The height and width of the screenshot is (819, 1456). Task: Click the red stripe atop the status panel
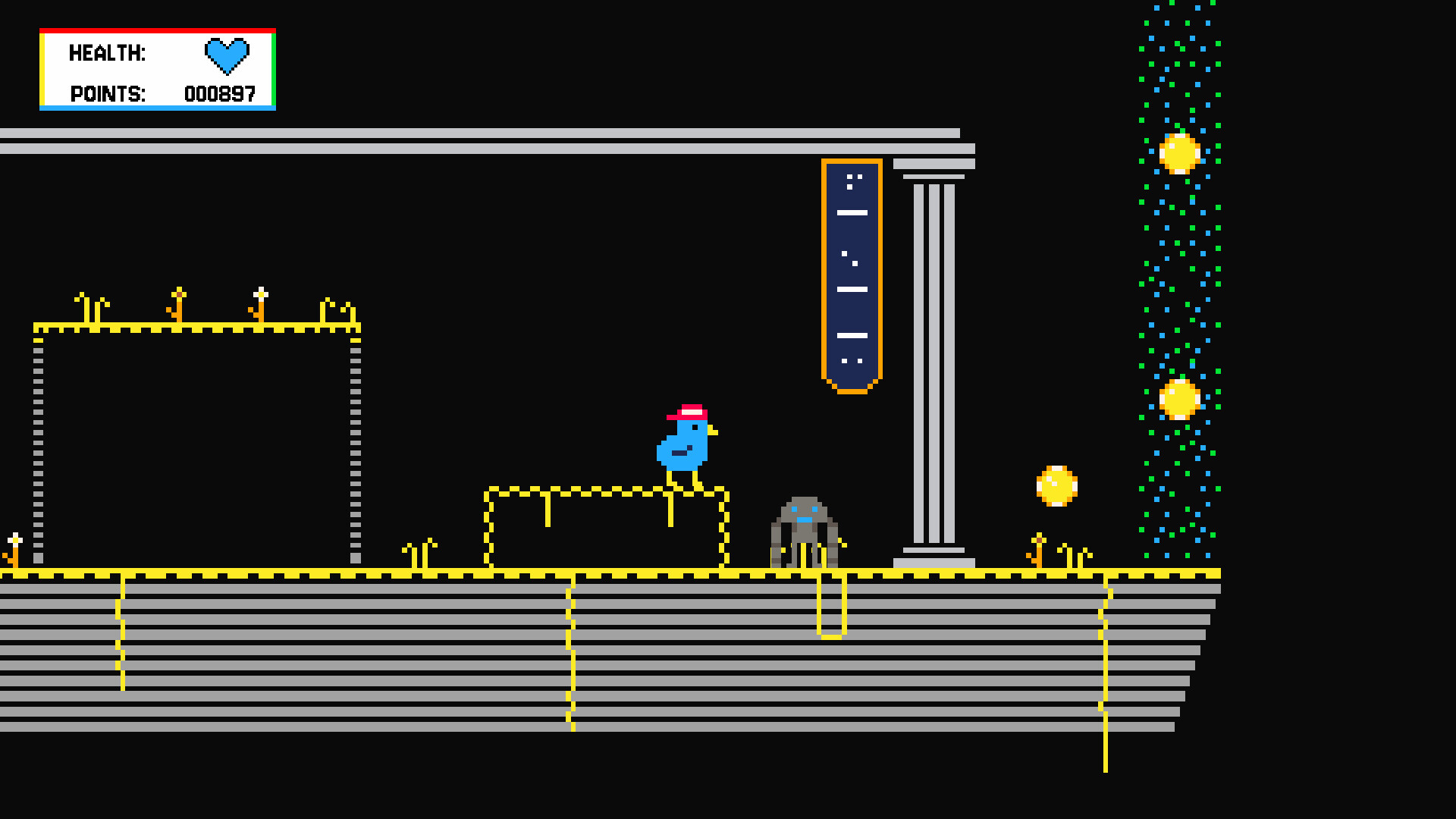click(x=156, y=30)
